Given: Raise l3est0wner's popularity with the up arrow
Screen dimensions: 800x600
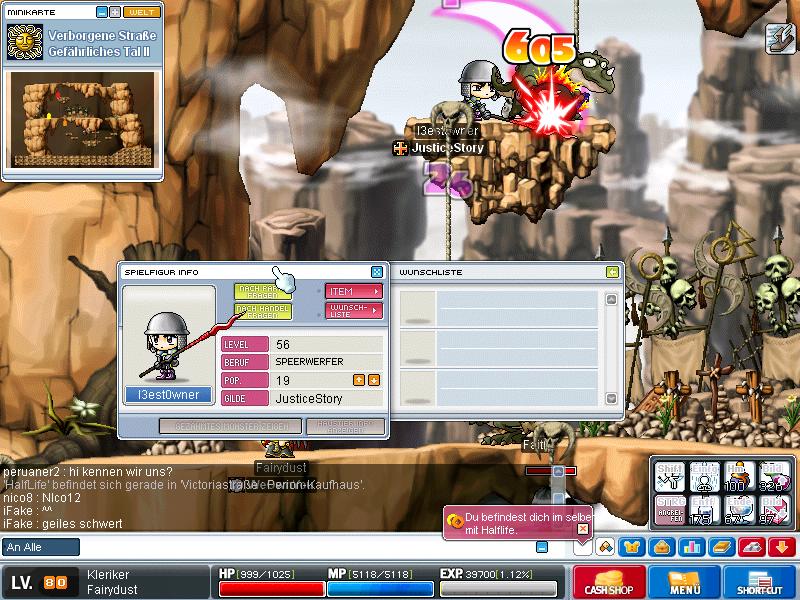Looking at the screenshot, I should point(359,380).
